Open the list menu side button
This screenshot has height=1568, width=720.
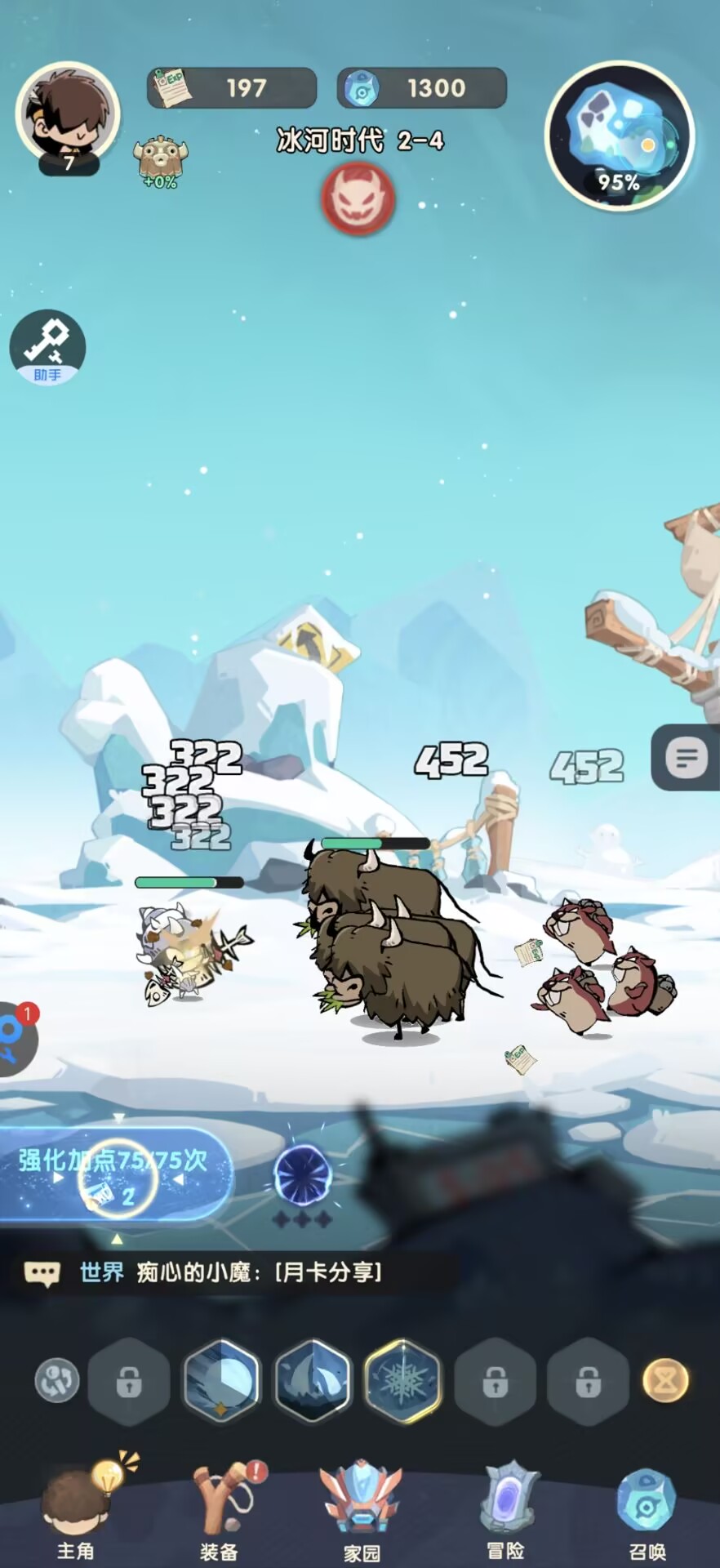687,759
